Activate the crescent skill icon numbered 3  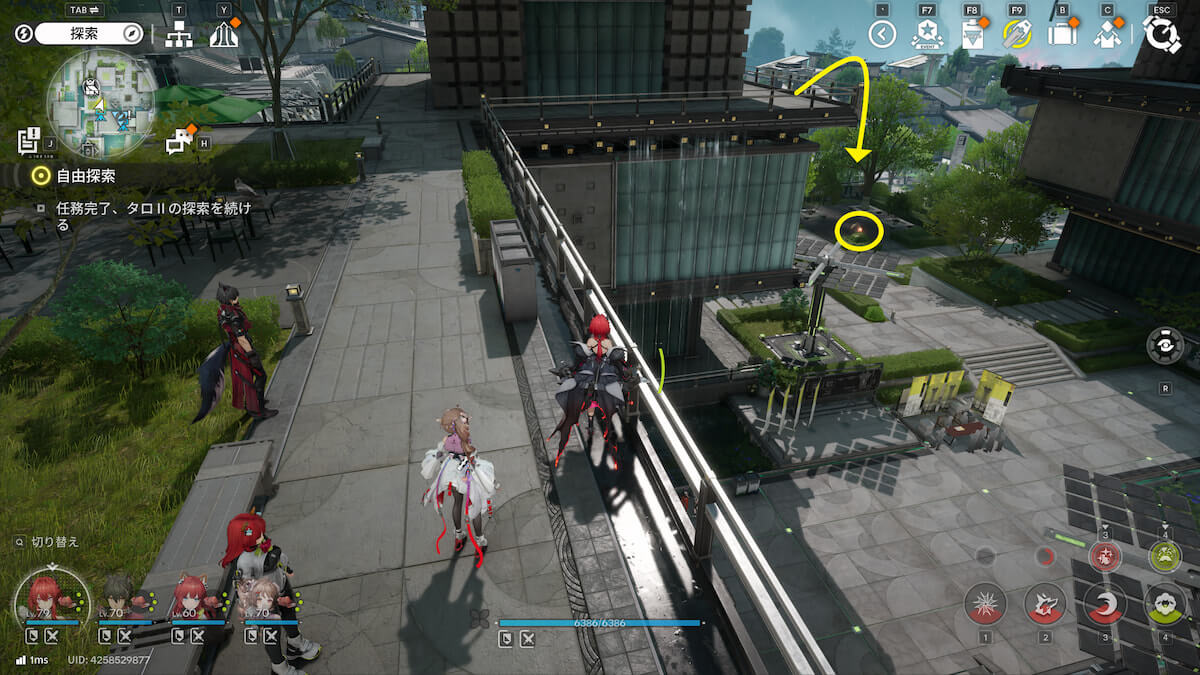pyautogui.click(x=1105, y=604)
